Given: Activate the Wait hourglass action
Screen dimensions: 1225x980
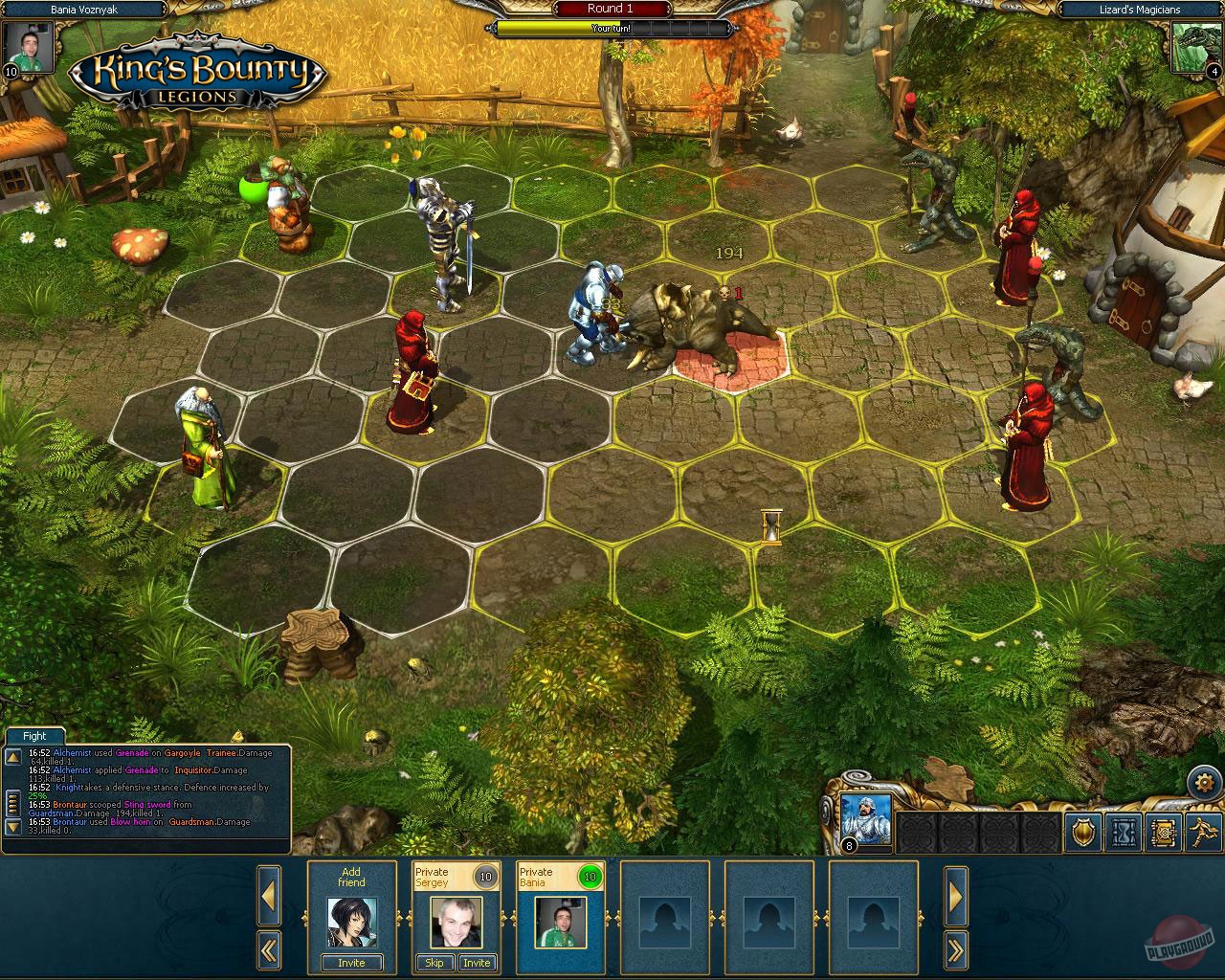Looking at the screenshot, I should (1122, 833).
